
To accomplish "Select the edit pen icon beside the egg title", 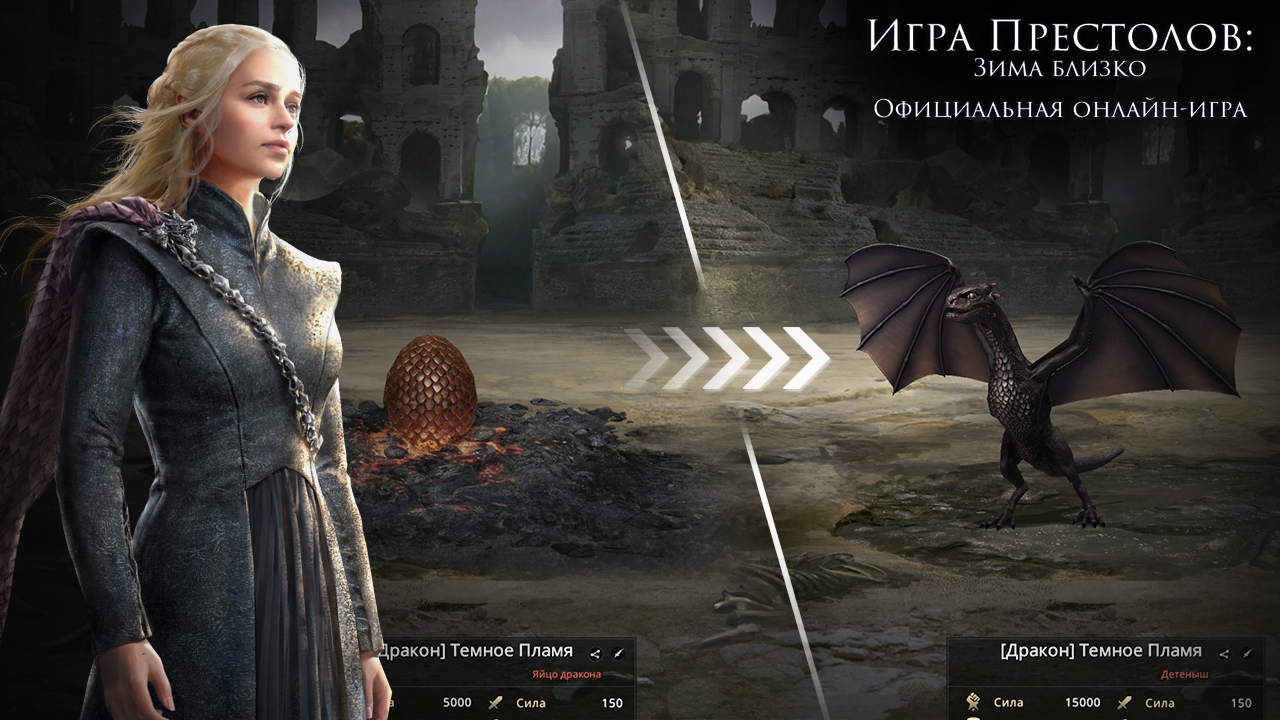I will (618, 654).
